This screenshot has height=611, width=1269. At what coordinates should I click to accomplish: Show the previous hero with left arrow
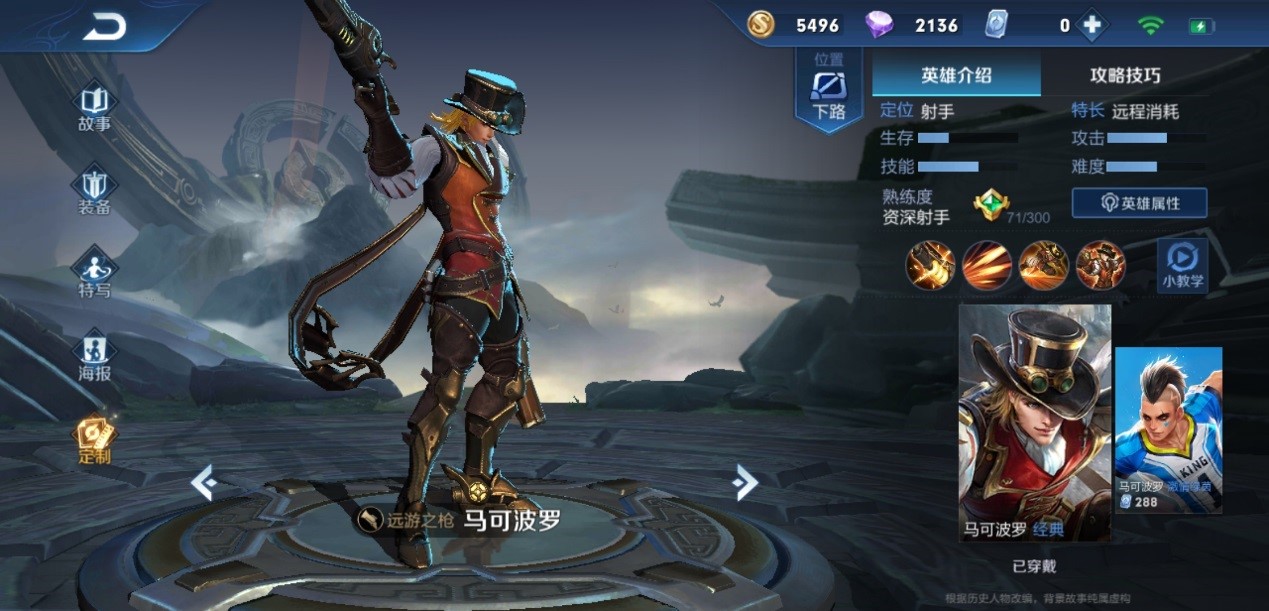tap(204, 484)
